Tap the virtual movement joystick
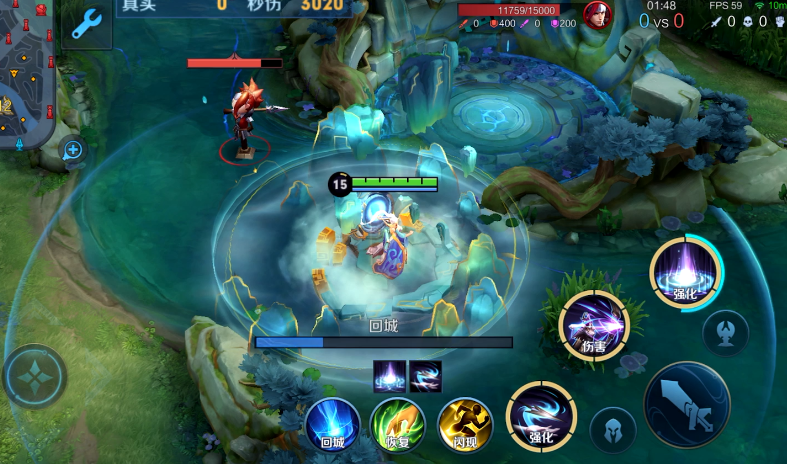Viewport: 787px width, 464px height. [35, 376]
